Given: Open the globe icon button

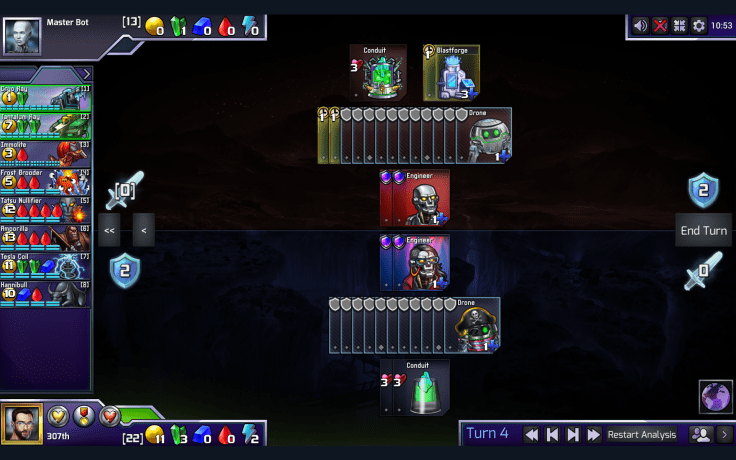Looking at the screenshot, I should (715, 396).
